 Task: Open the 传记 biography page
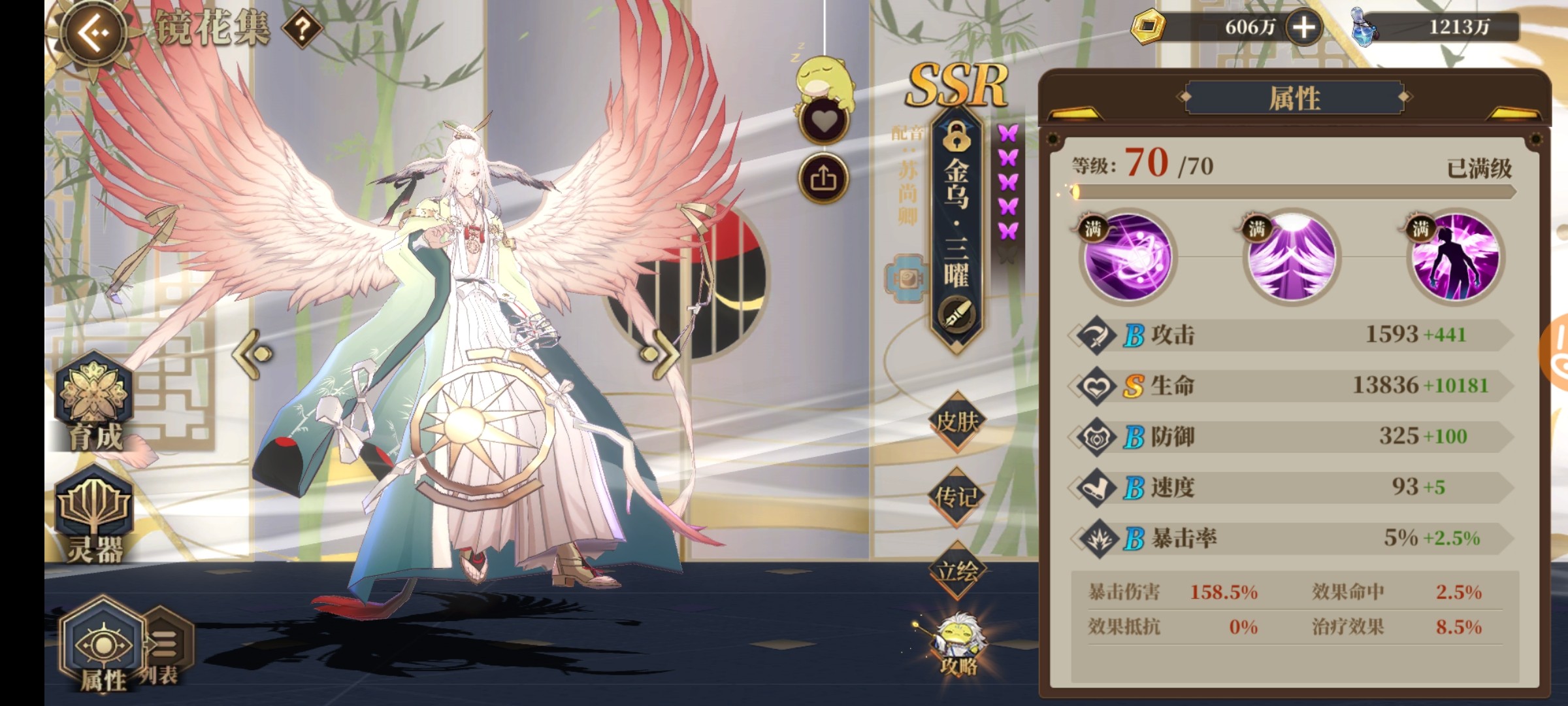[x=956, y=497]
